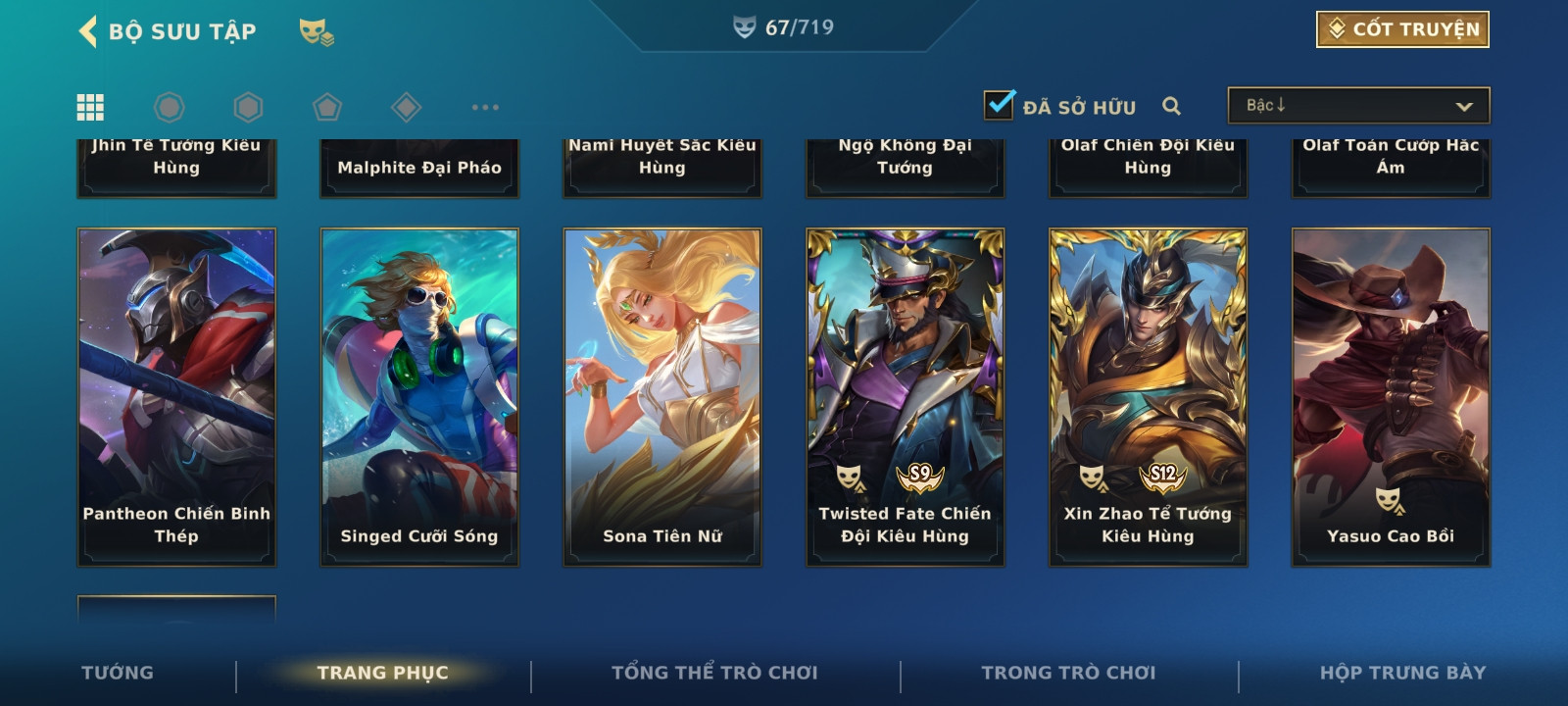Toggle the Đã Sở Hữu checkbox
Viewport: 1568px width, 706px height.
(1000, 105)
